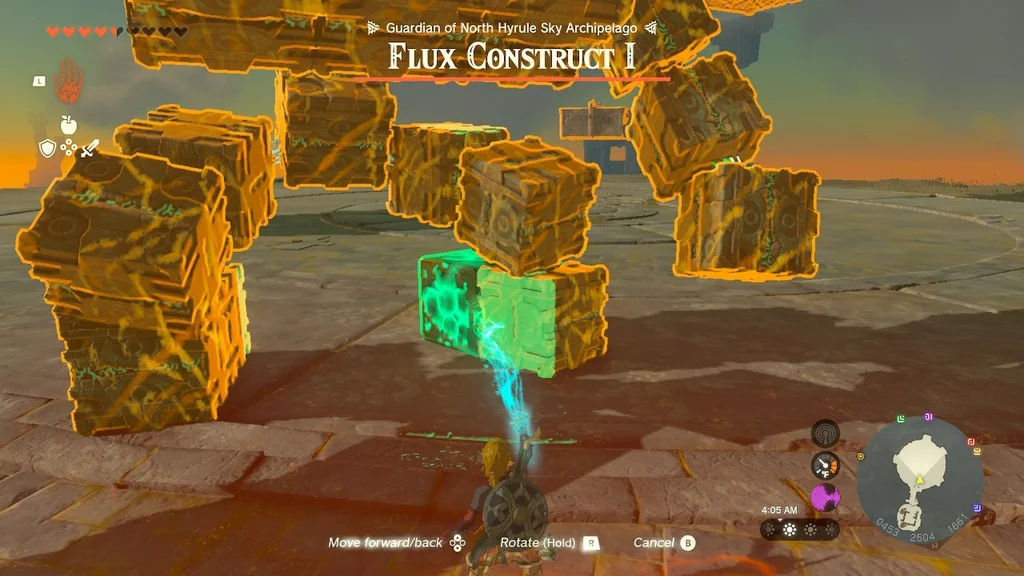
Task: Choose the apple quick-item icon
Action: coord(68,124)
